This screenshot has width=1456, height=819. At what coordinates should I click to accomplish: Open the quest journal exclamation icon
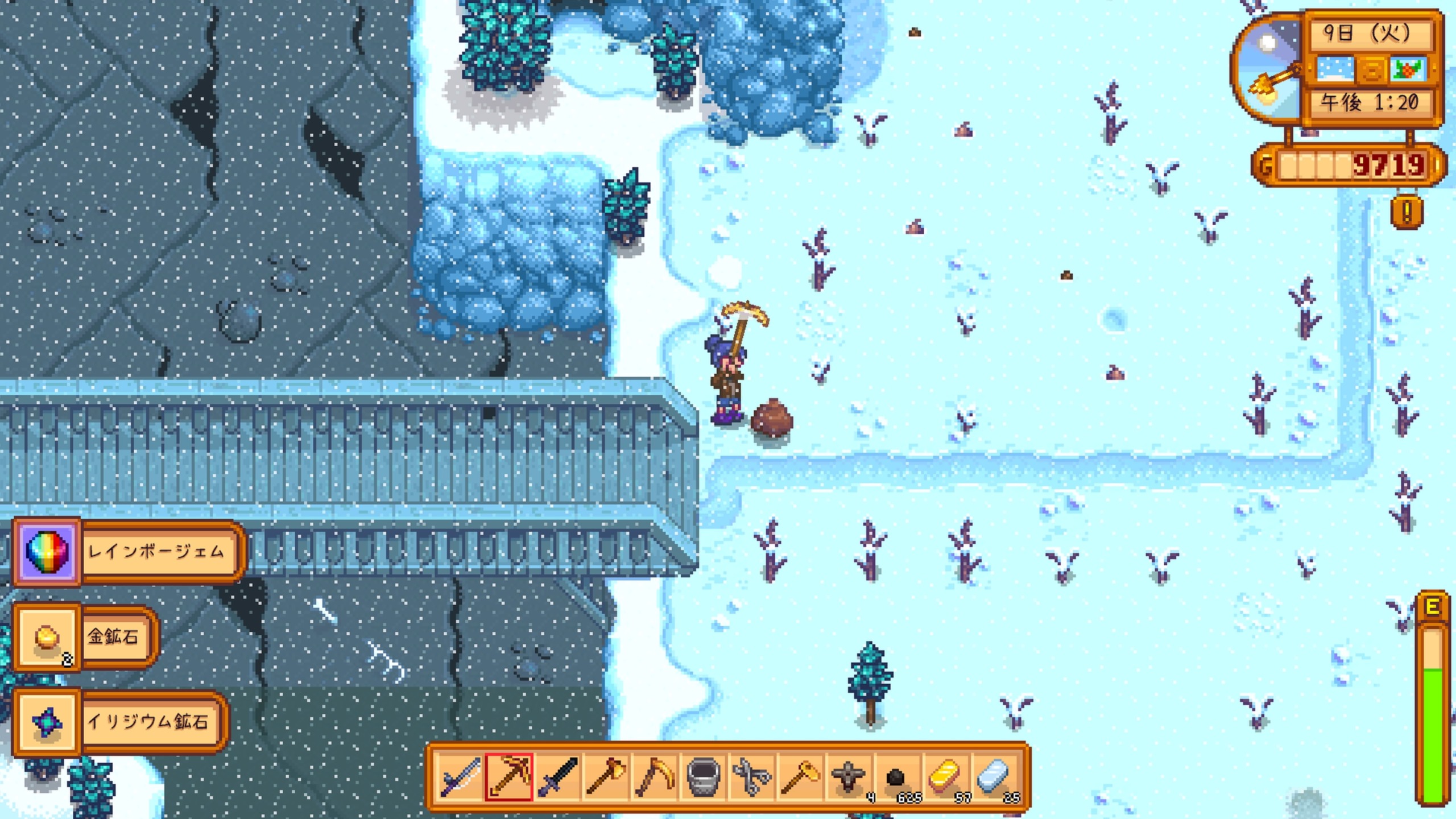click(x=1407, y=212)
